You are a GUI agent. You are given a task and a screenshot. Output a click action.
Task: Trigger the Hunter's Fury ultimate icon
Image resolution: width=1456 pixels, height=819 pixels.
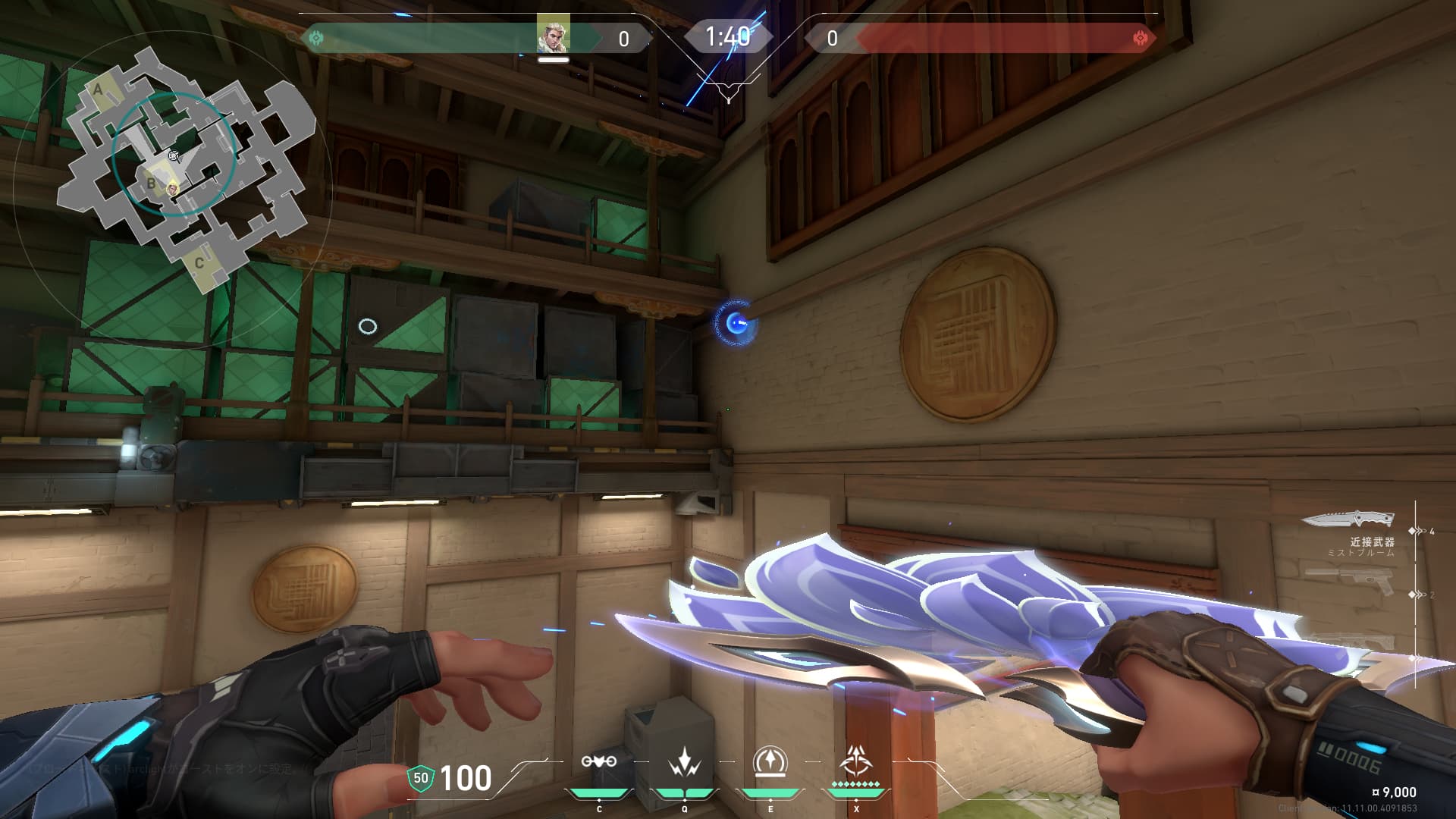coord(856,761)
